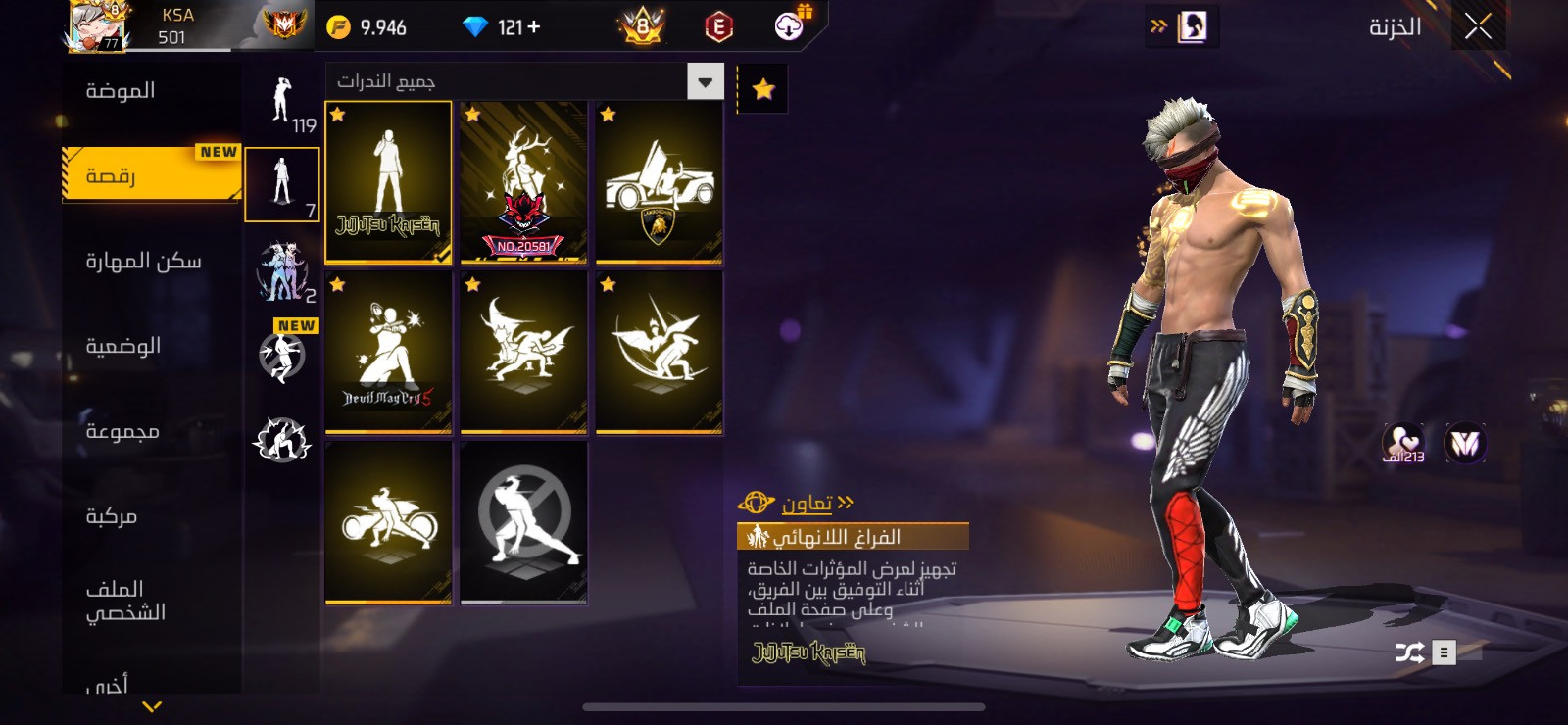Pick the NO.20581 deer emote
Viewport: 1568px width, 725px height.
(523, 183)
